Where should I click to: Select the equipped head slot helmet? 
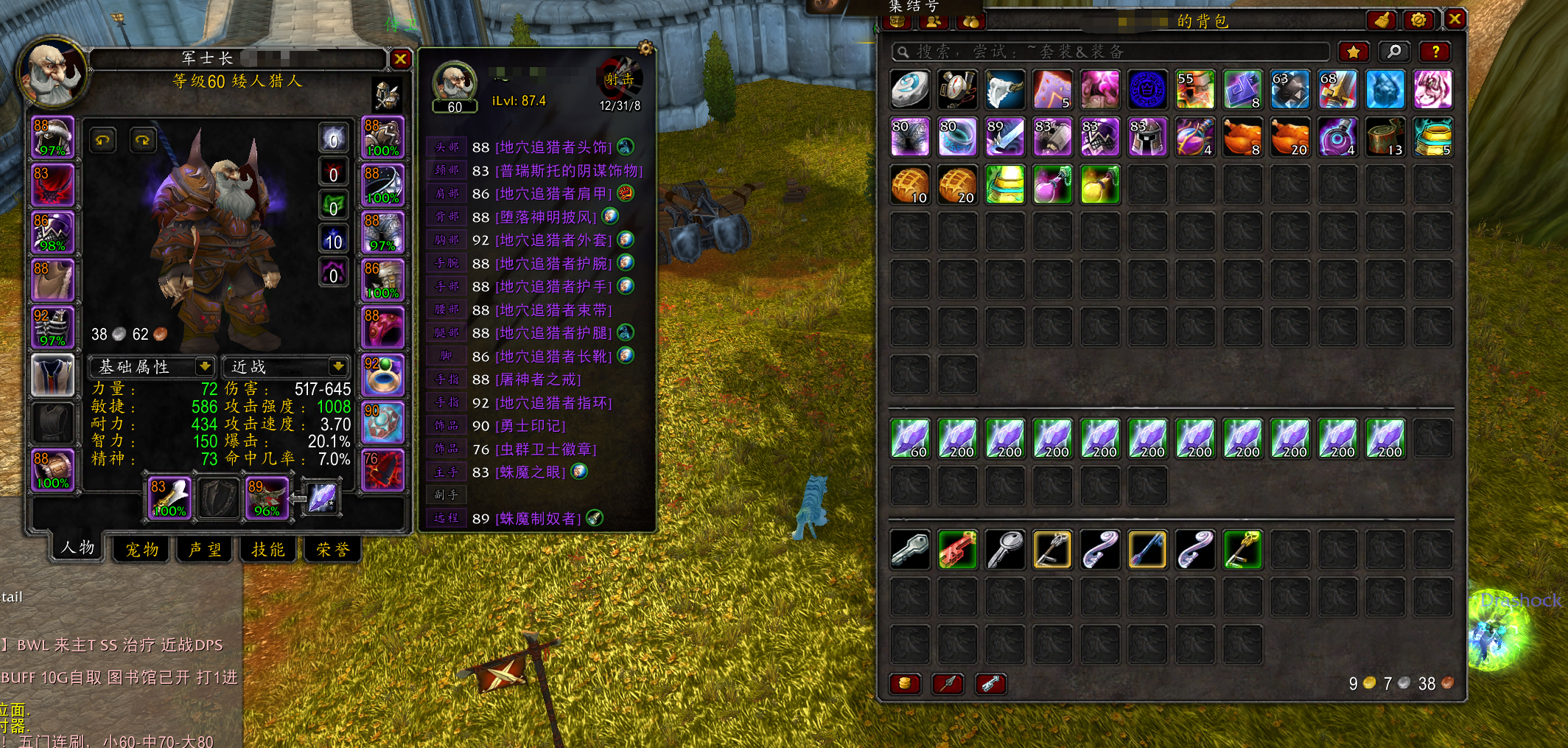click(52, 137)
